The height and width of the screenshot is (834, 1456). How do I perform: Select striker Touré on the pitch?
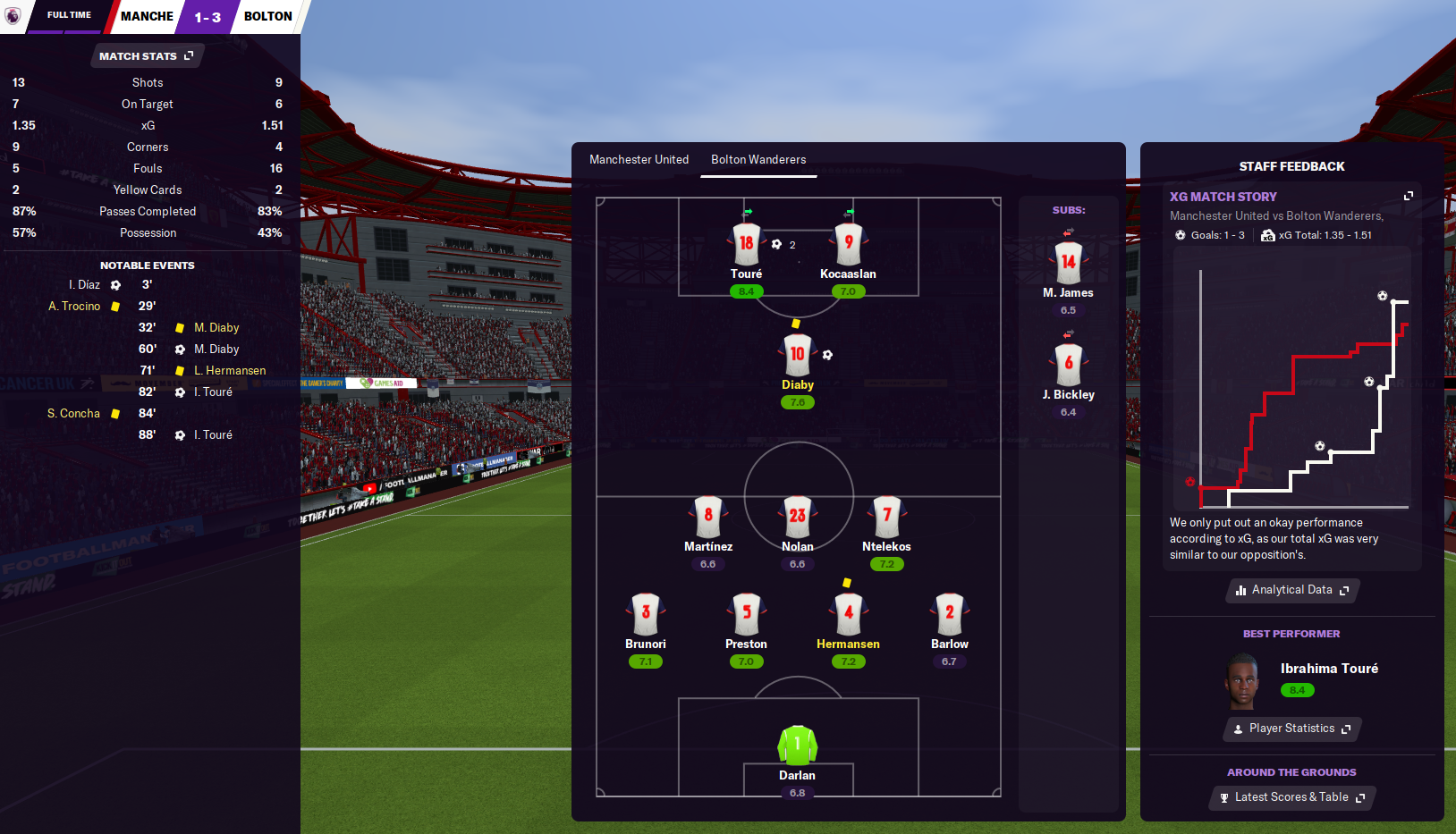point(746,245)
